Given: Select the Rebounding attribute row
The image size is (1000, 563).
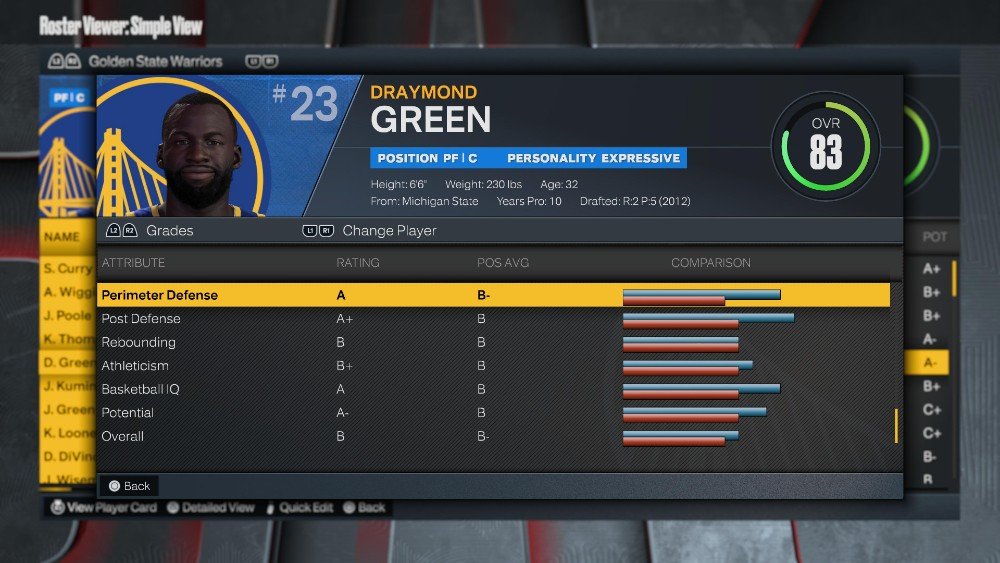Looking at the screenshot, I should pos(495,342).
